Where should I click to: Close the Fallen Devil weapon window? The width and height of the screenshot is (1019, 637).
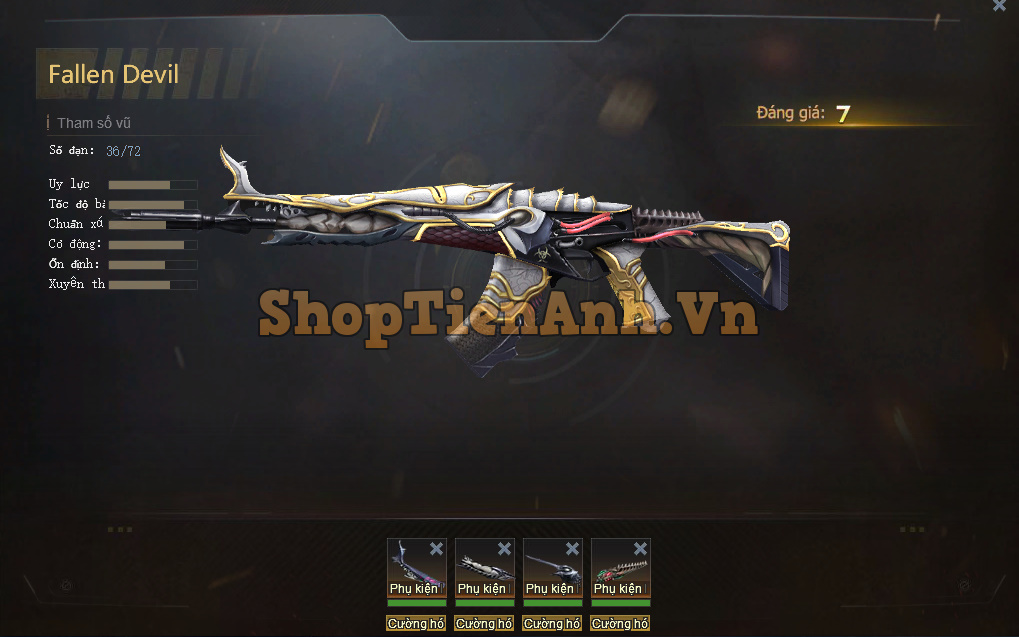tap(999, 6)
